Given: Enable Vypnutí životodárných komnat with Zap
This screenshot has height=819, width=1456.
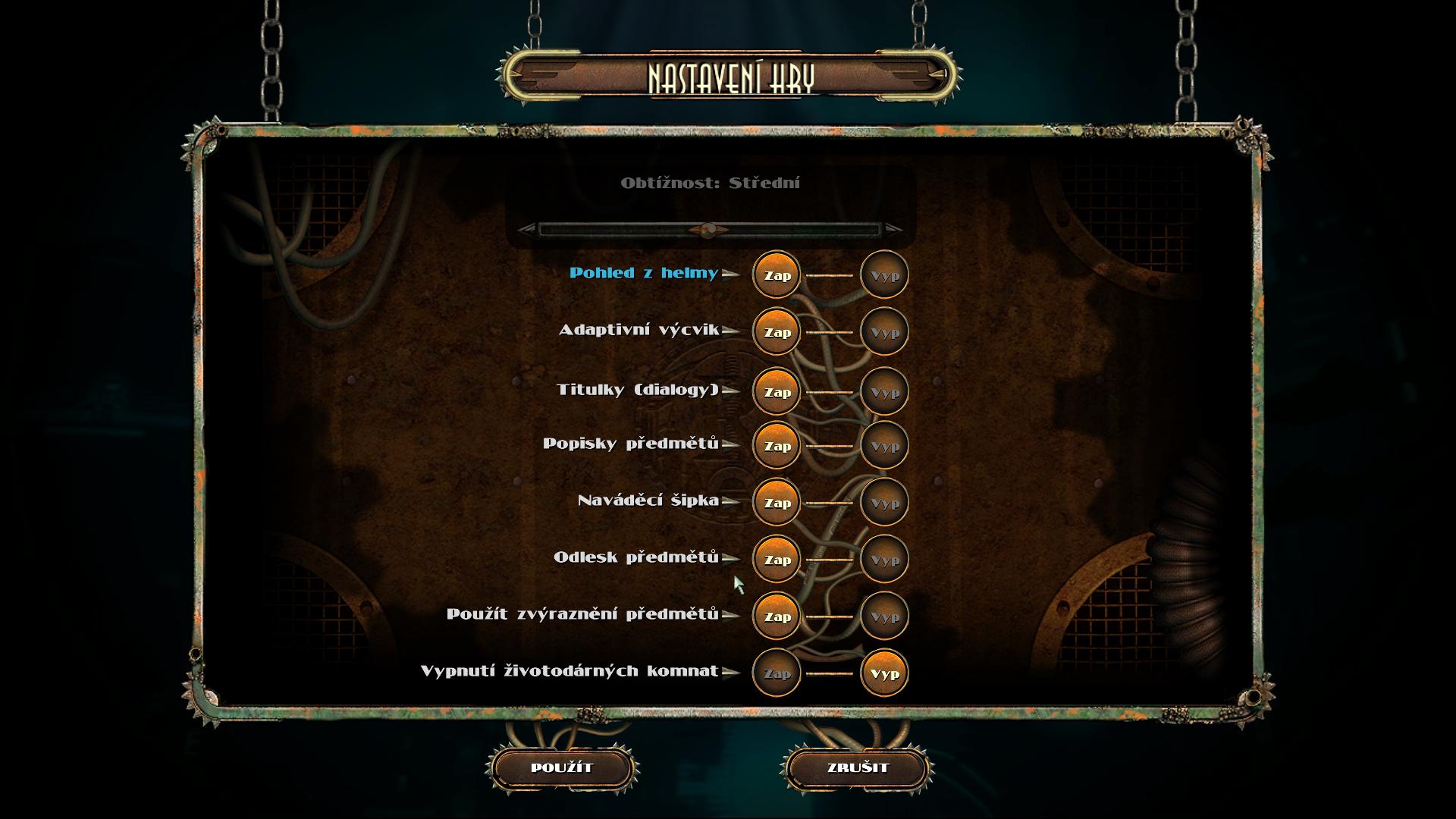Looking at the screenshot, I should tap(777, 673).
